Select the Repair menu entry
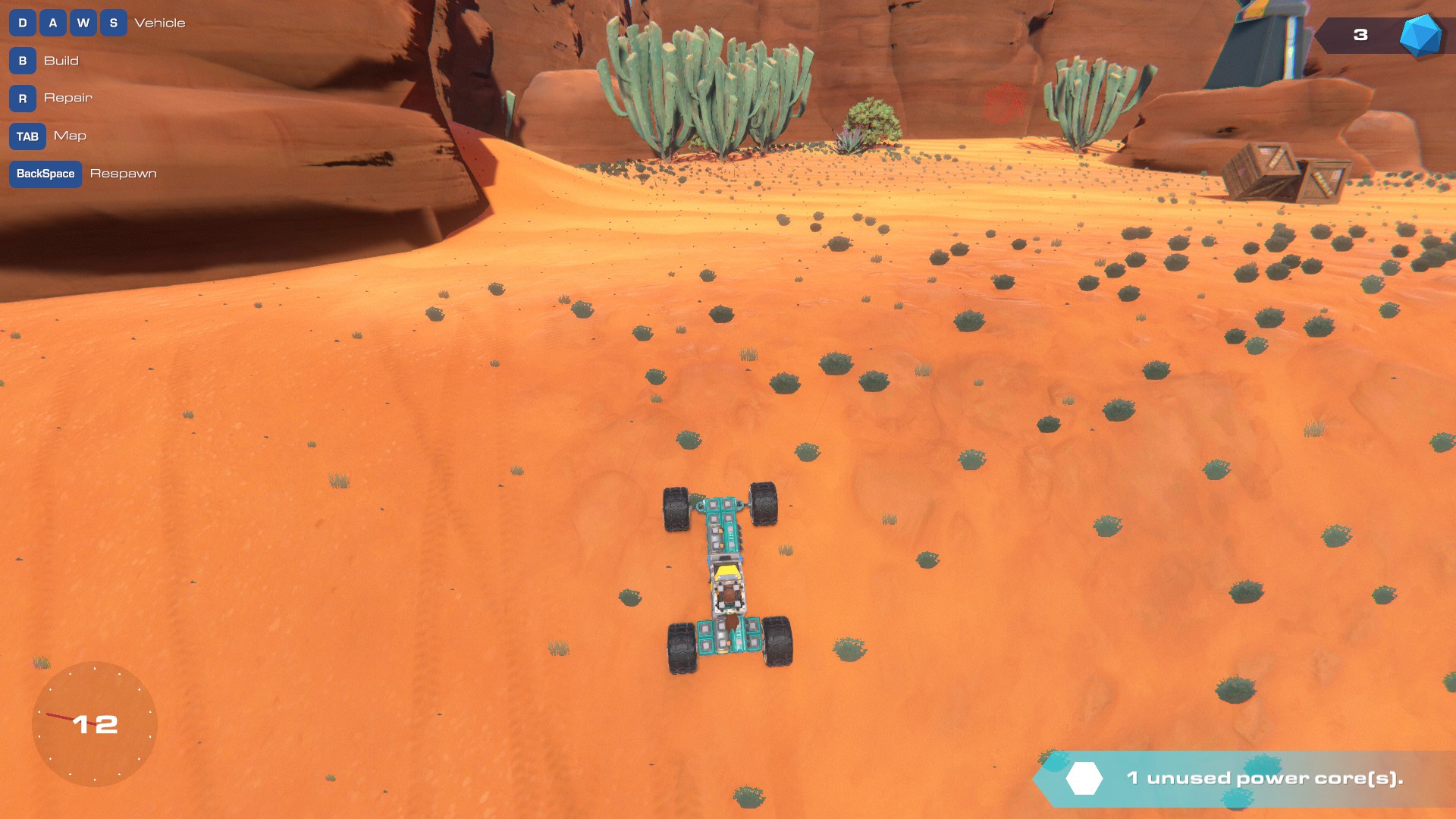 pos(68,99)
